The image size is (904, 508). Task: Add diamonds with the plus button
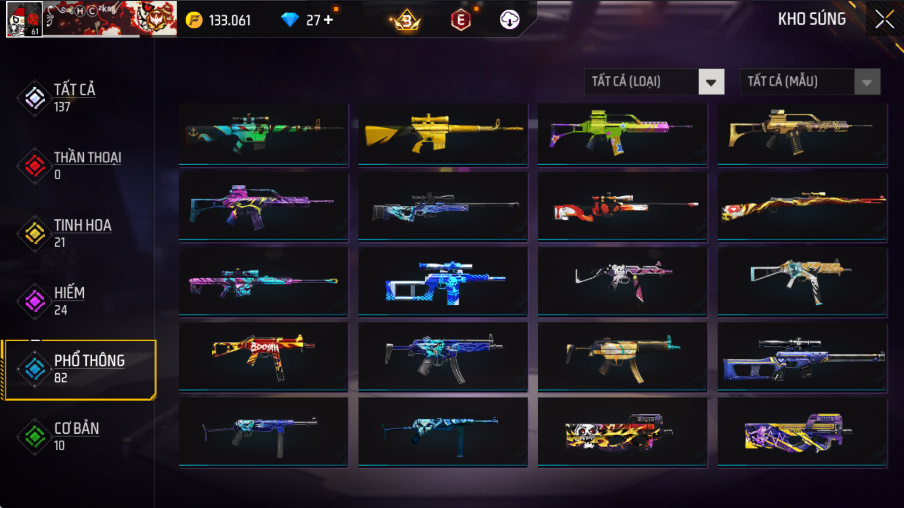pos(328,20)
